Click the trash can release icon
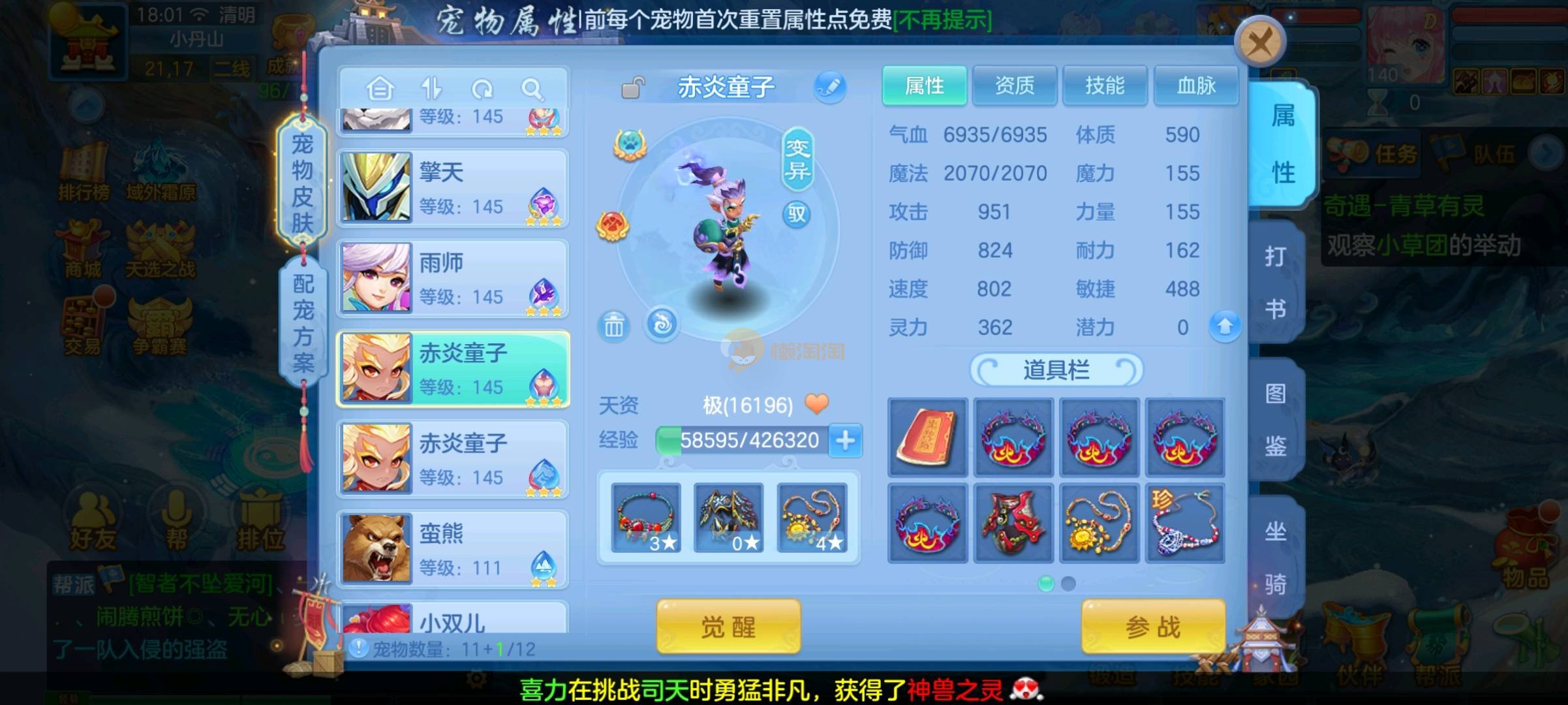Image resolution: width=1568 pixels, height=705 pixels. (x=613, y=325)
